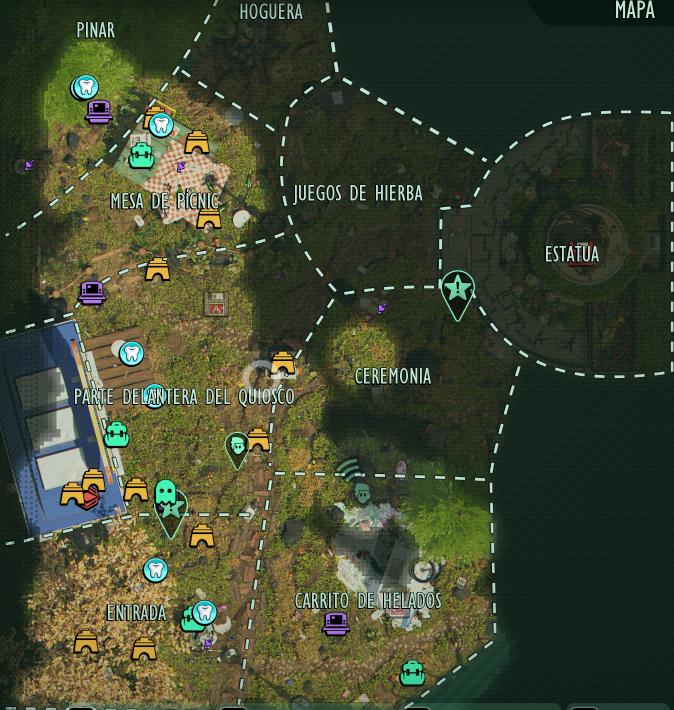Screen dimensions: 674x710
Task: Select the tooth marker on the wooden kiosk deck
Action: click(131, 353)
